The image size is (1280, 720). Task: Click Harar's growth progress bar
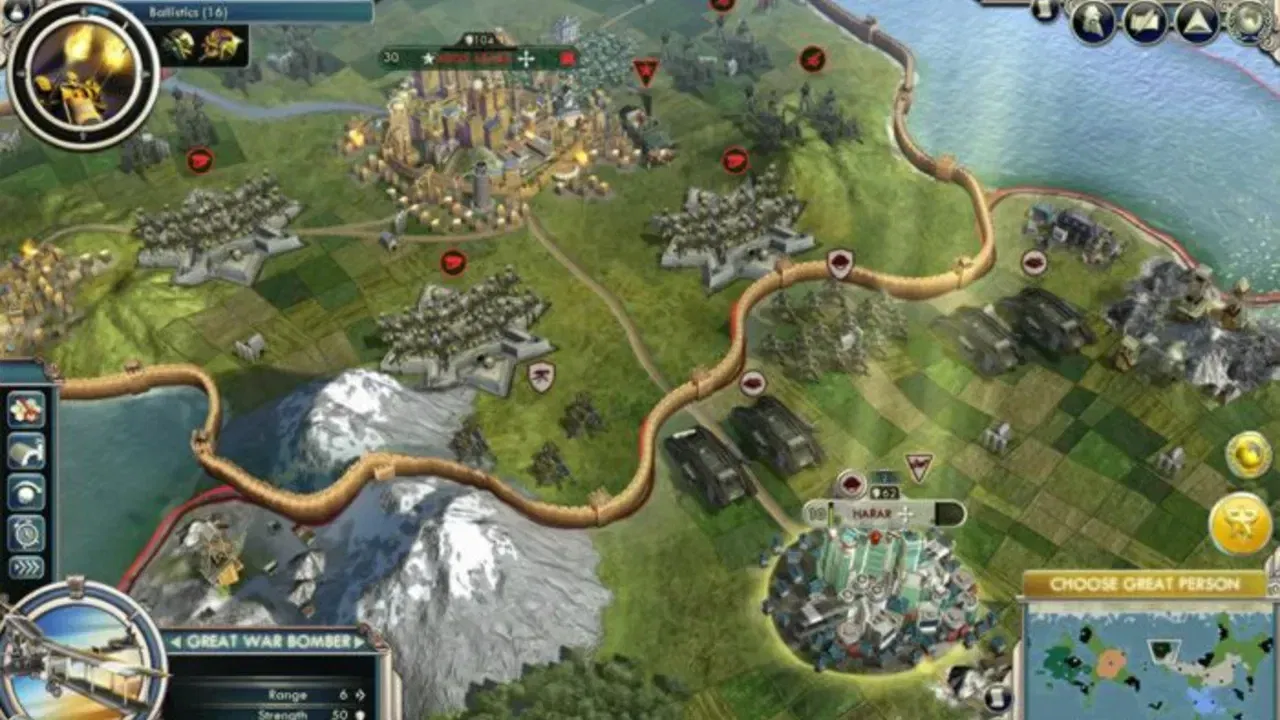pos(830,513)
